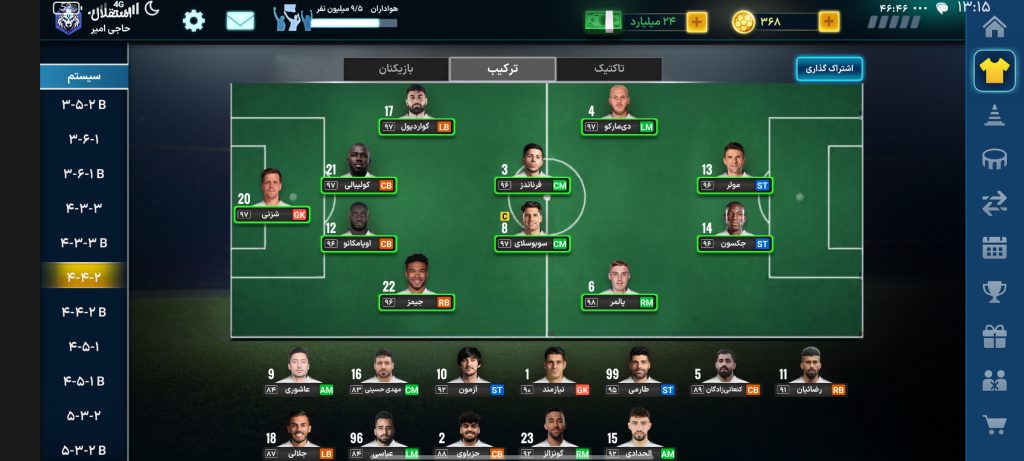Add more cash with the plus button
1024x461 pixels.
pos(696,21)
